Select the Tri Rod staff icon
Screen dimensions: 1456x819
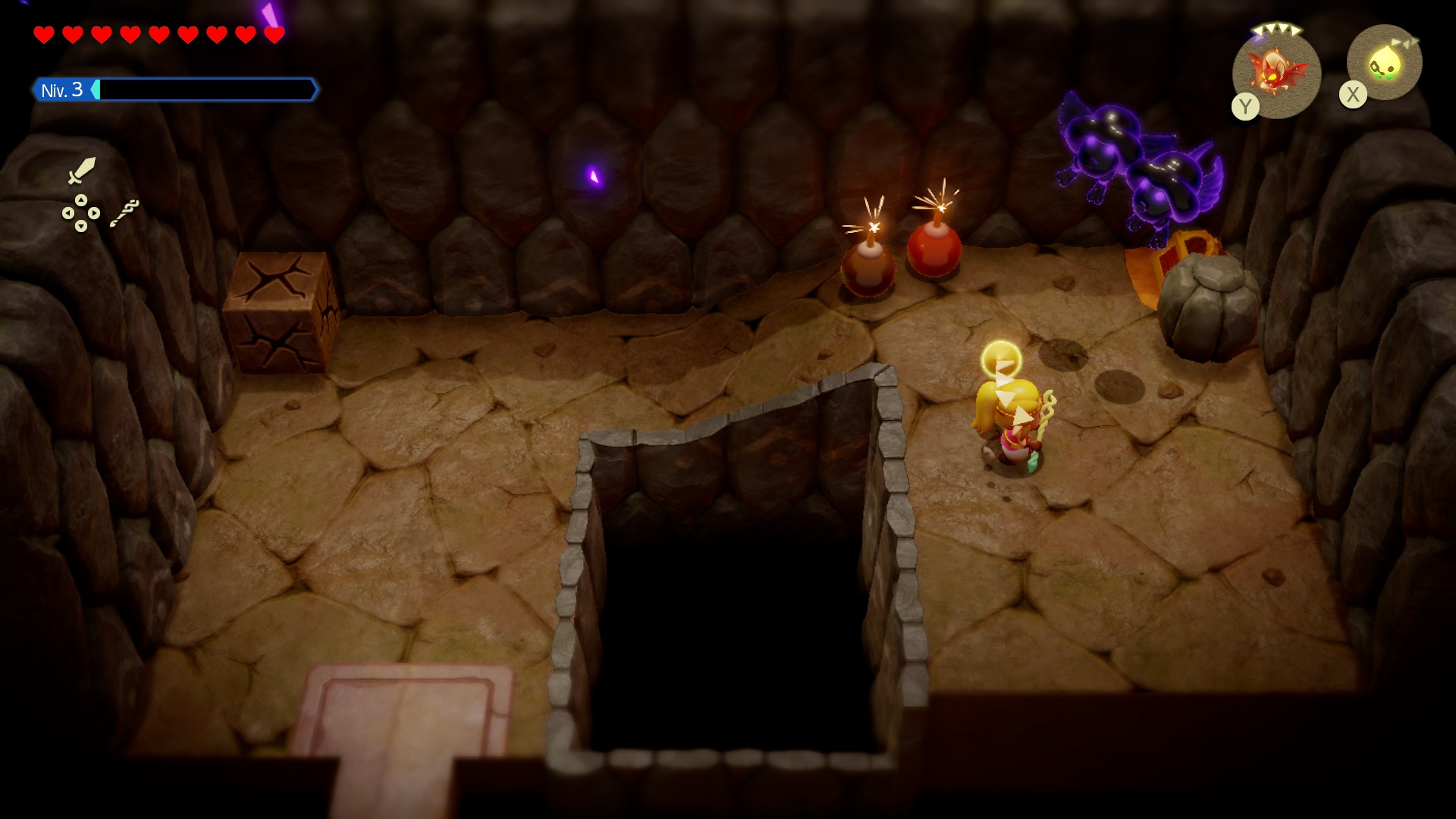pos(124,213)
